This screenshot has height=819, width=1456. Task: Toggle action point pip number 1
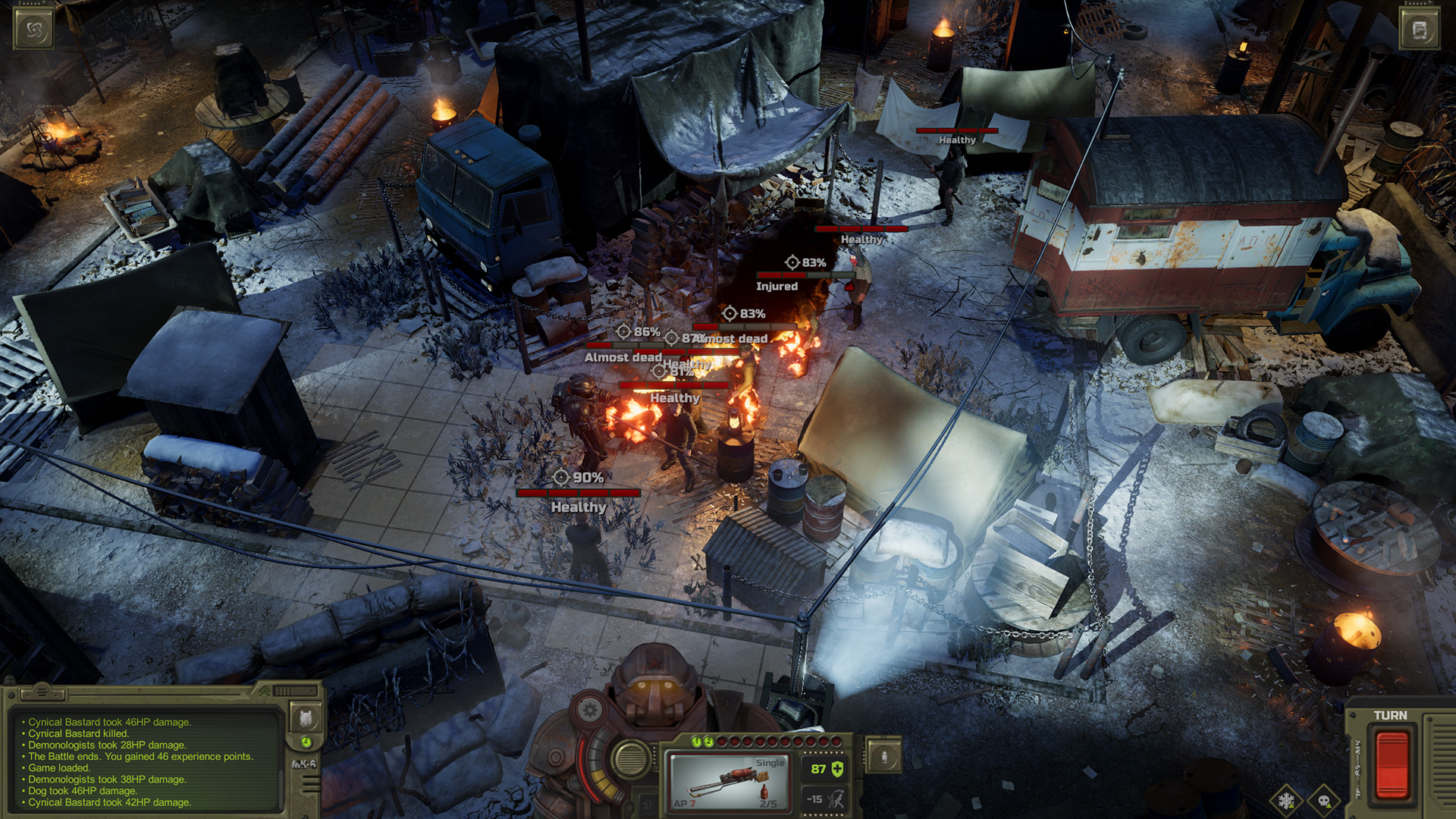696,742
